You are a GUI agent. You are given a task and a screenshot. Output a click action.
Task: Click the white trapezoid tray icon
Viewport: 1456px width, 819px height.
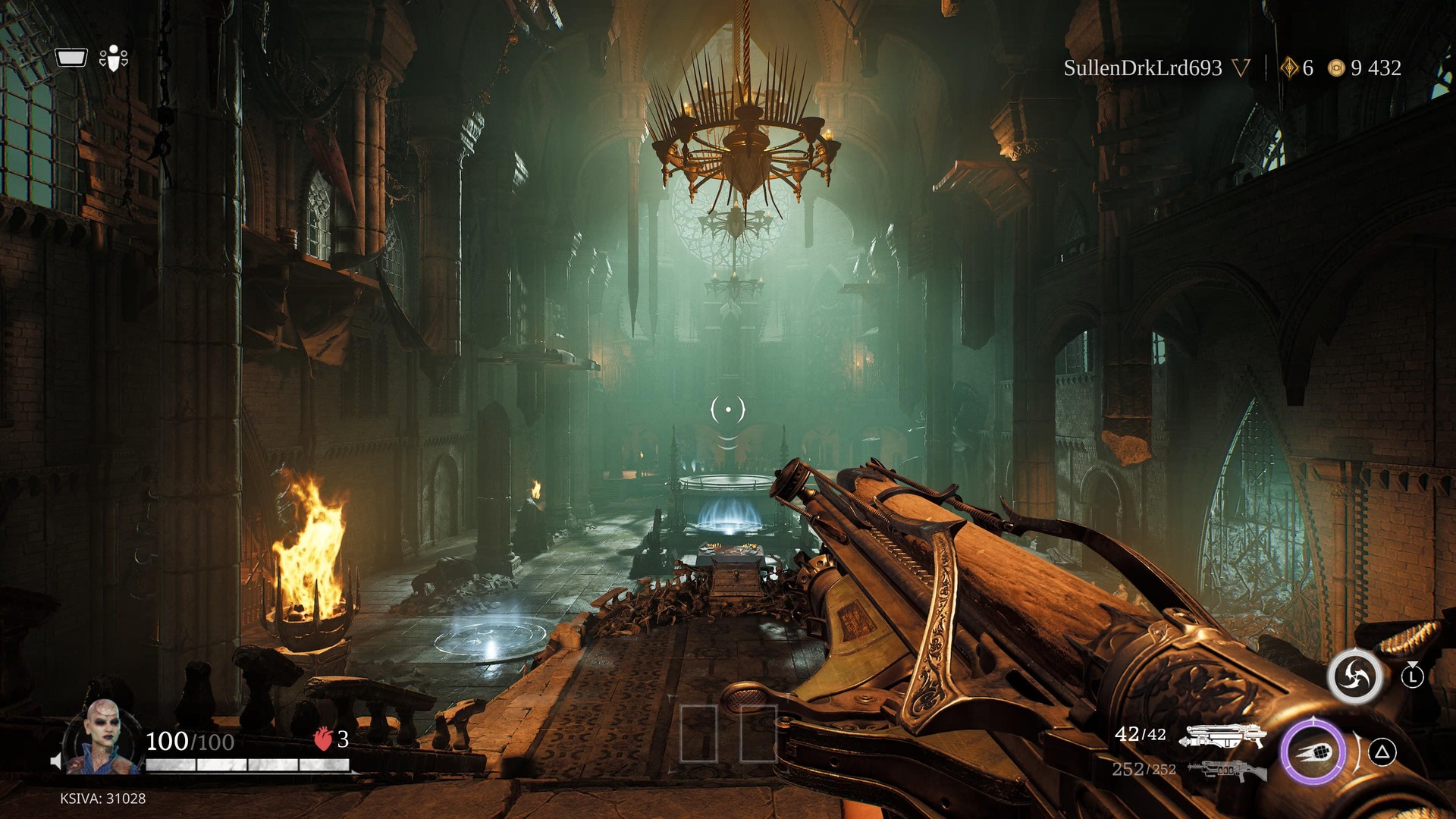tap(71, 58)
